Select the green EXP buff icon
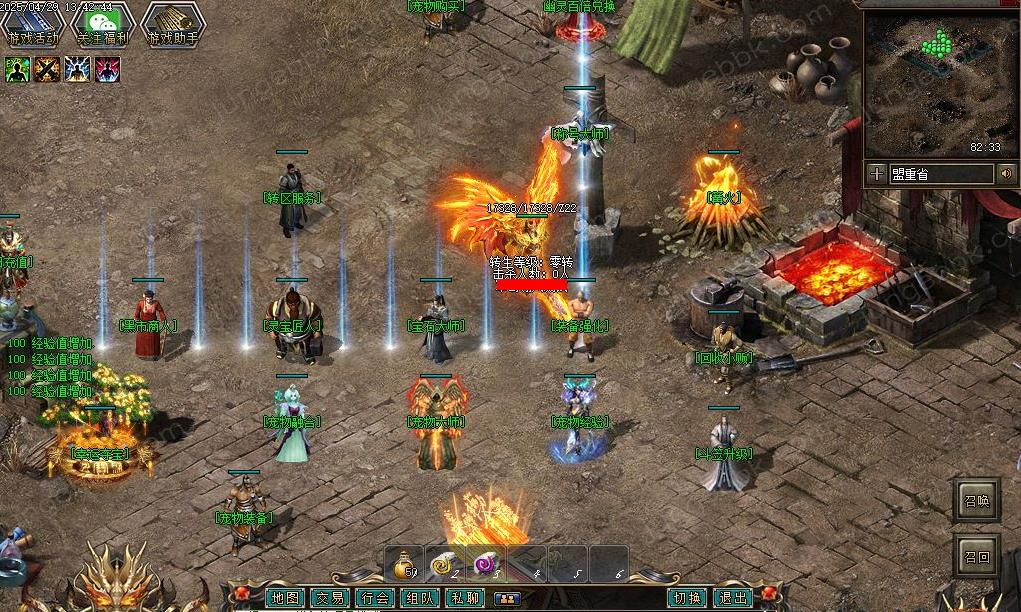Image resolution: width=1021 pixels, height=612 pixels. tap(17, 69)
